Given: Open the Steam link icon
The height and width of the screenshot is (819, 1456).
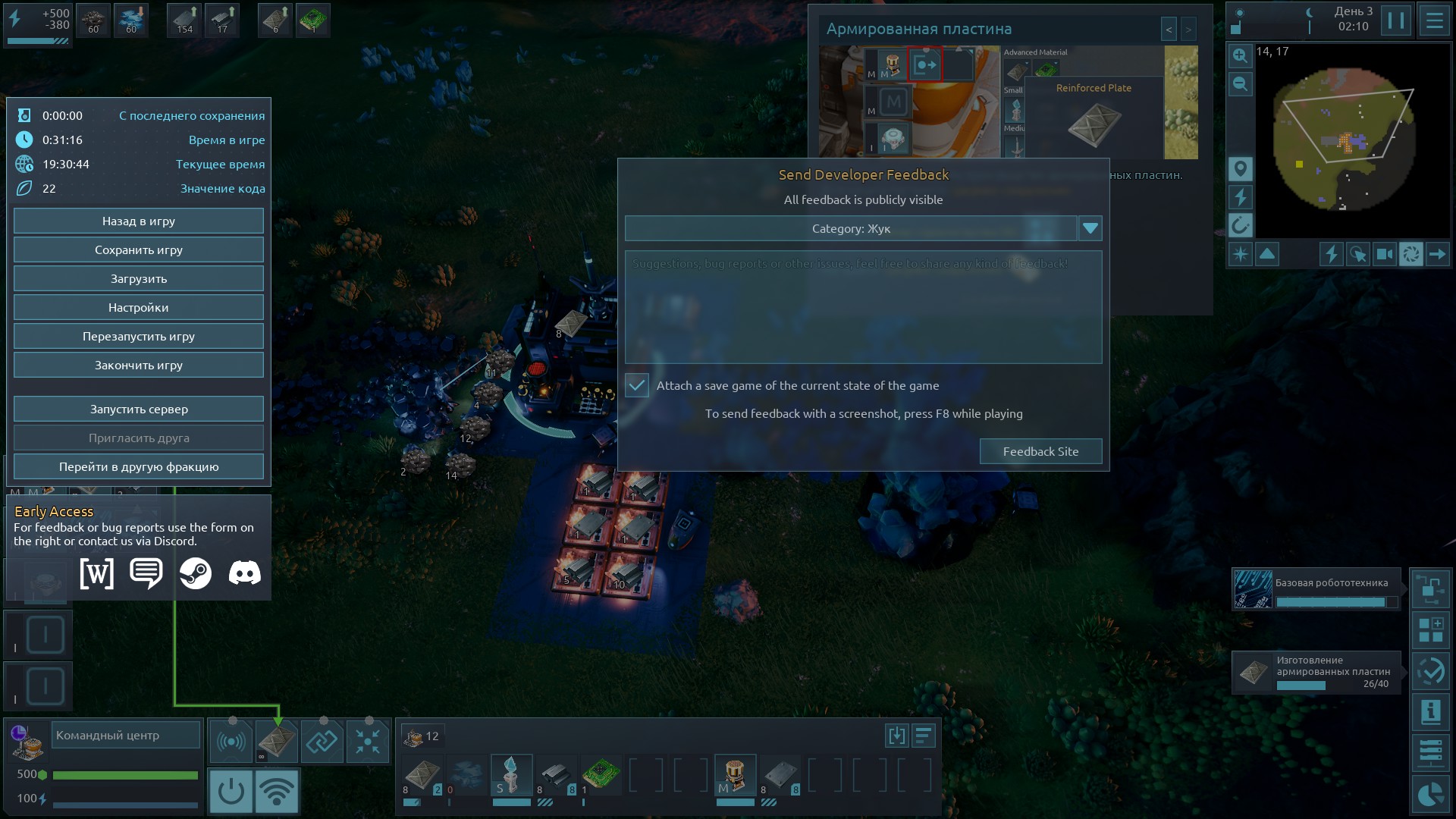Looking at the screenshot, I should 196,573.
